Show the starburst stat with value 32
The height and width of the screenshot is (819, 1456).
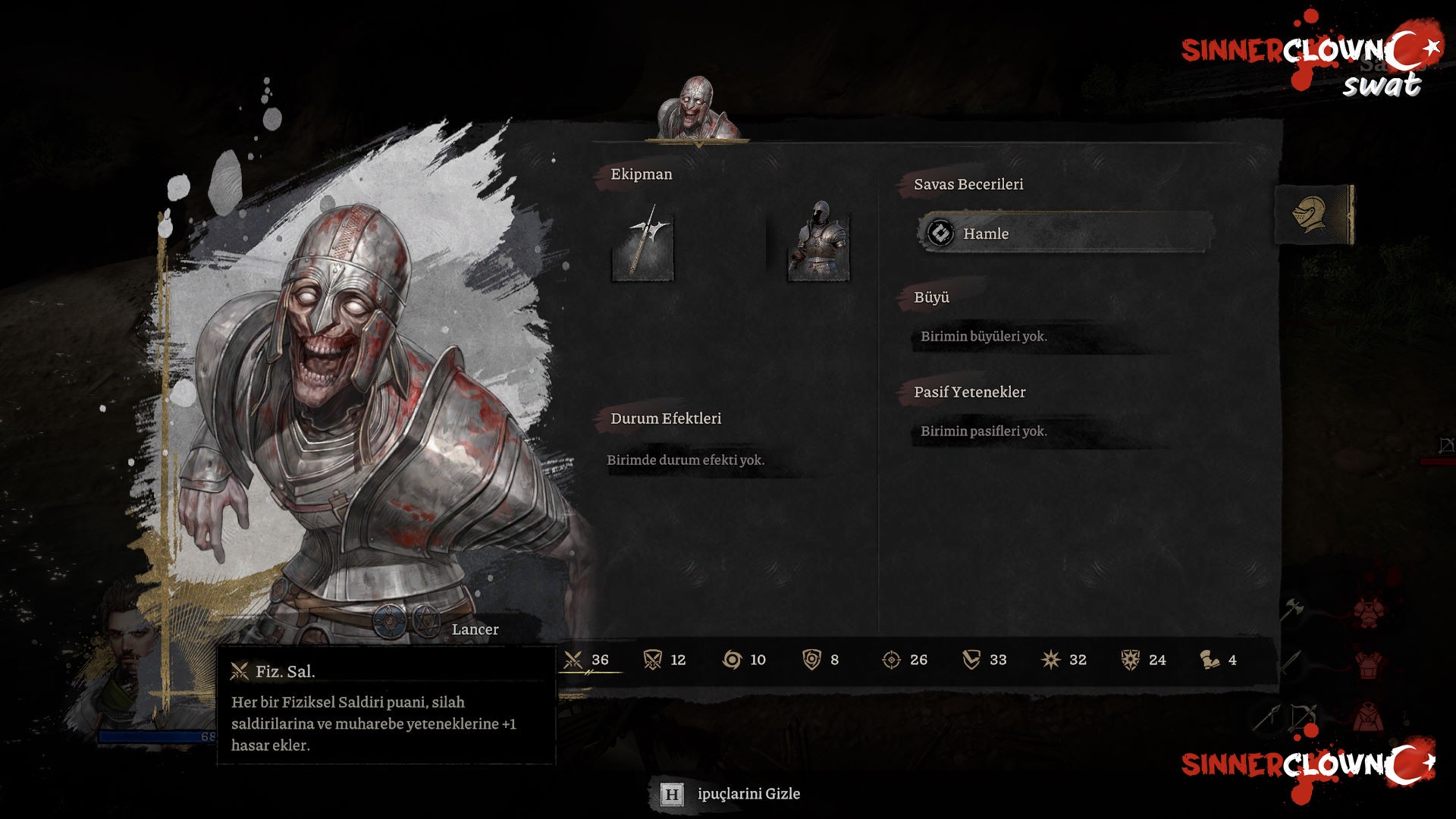[x=1064, y=660]
